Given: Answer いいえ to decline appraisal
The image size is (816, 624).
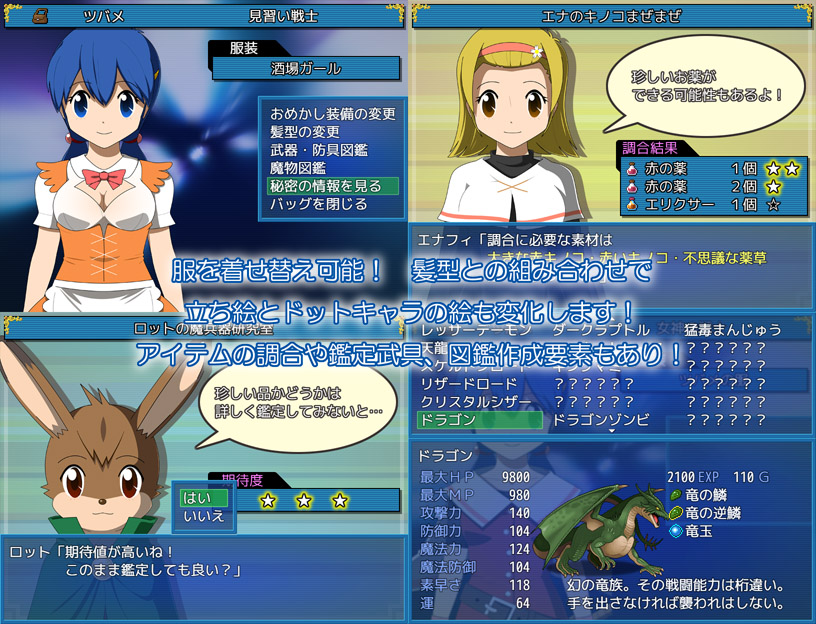Looking at the screenshot, I should 204,516.
